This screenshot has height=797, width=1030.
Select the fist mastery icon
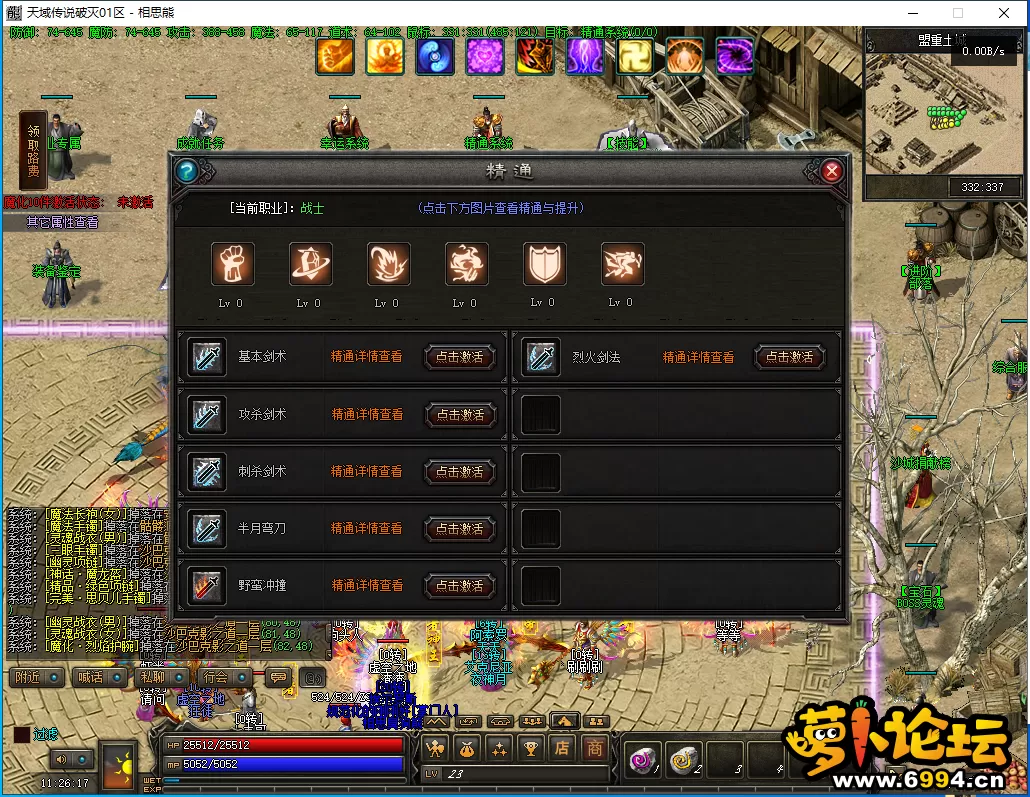(x=232, y=265)
